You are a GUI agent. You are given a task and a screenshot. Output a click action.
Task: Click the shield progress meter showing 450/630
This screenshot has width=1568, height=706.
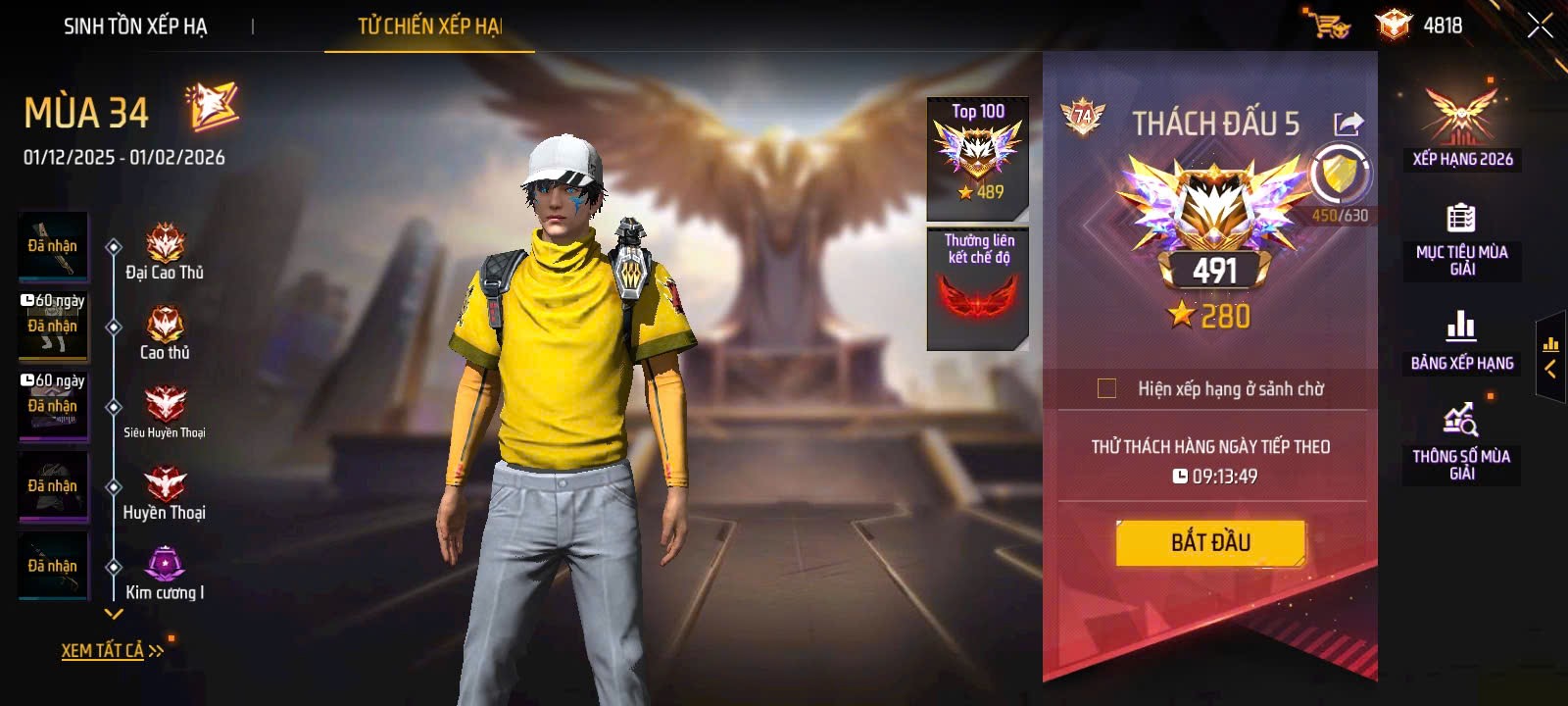click(1342, 176)
